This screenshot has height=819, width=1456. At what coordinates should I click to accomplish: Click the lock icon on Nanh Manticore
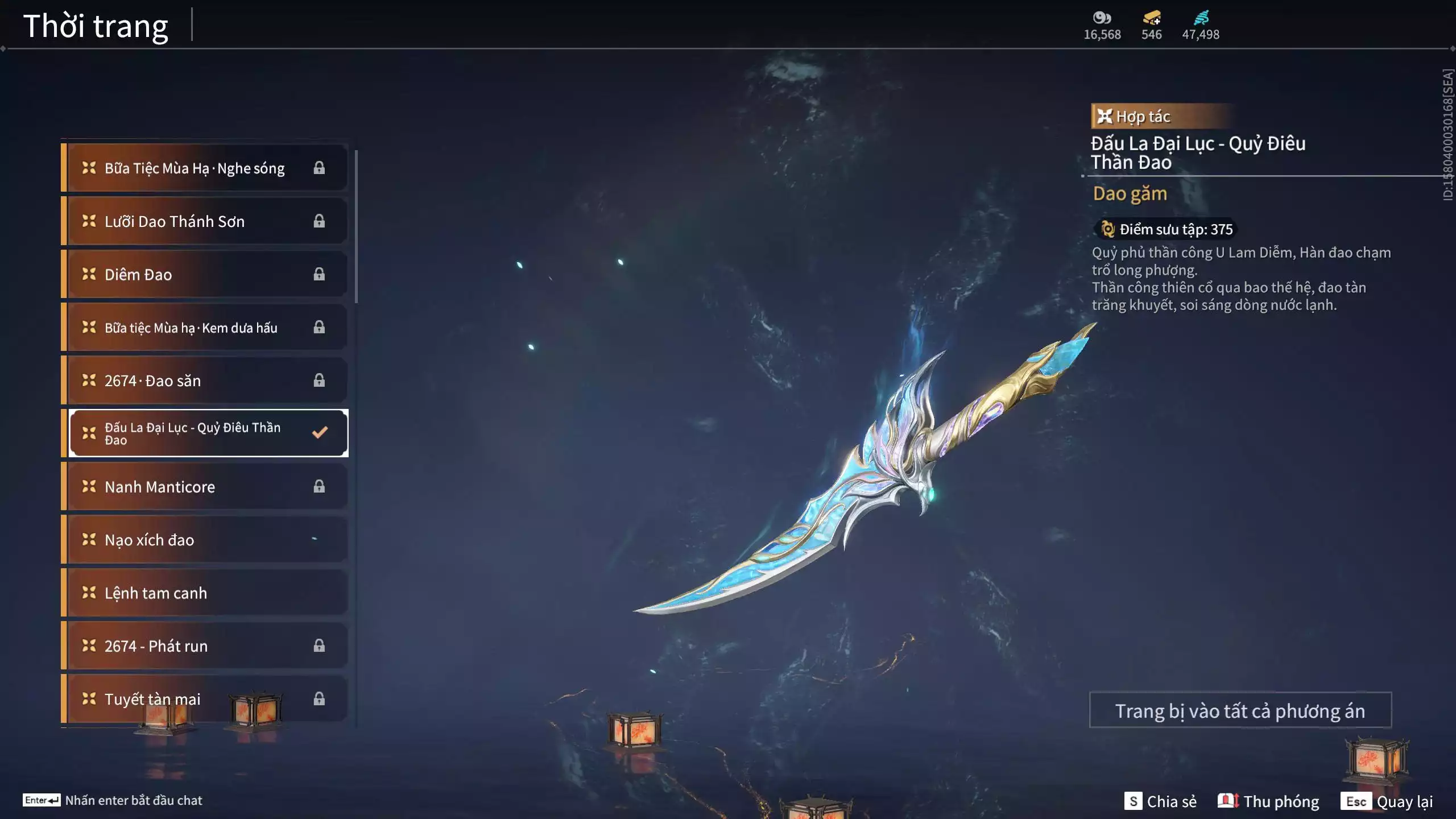(x=318, y=486)
